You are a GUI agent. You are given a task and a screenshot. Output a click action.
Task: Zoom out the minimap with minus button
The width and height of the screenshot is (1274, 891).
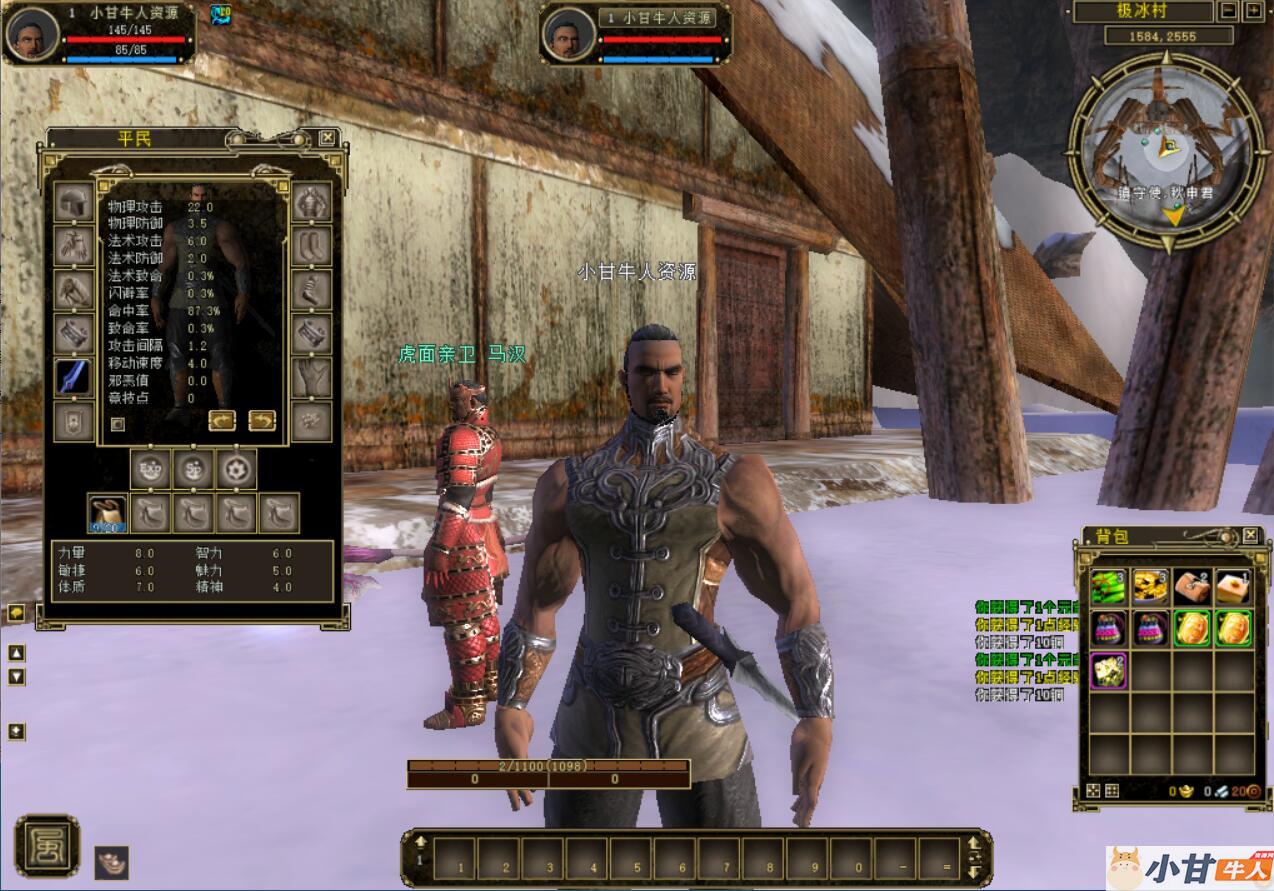(x=1229, y=12)
